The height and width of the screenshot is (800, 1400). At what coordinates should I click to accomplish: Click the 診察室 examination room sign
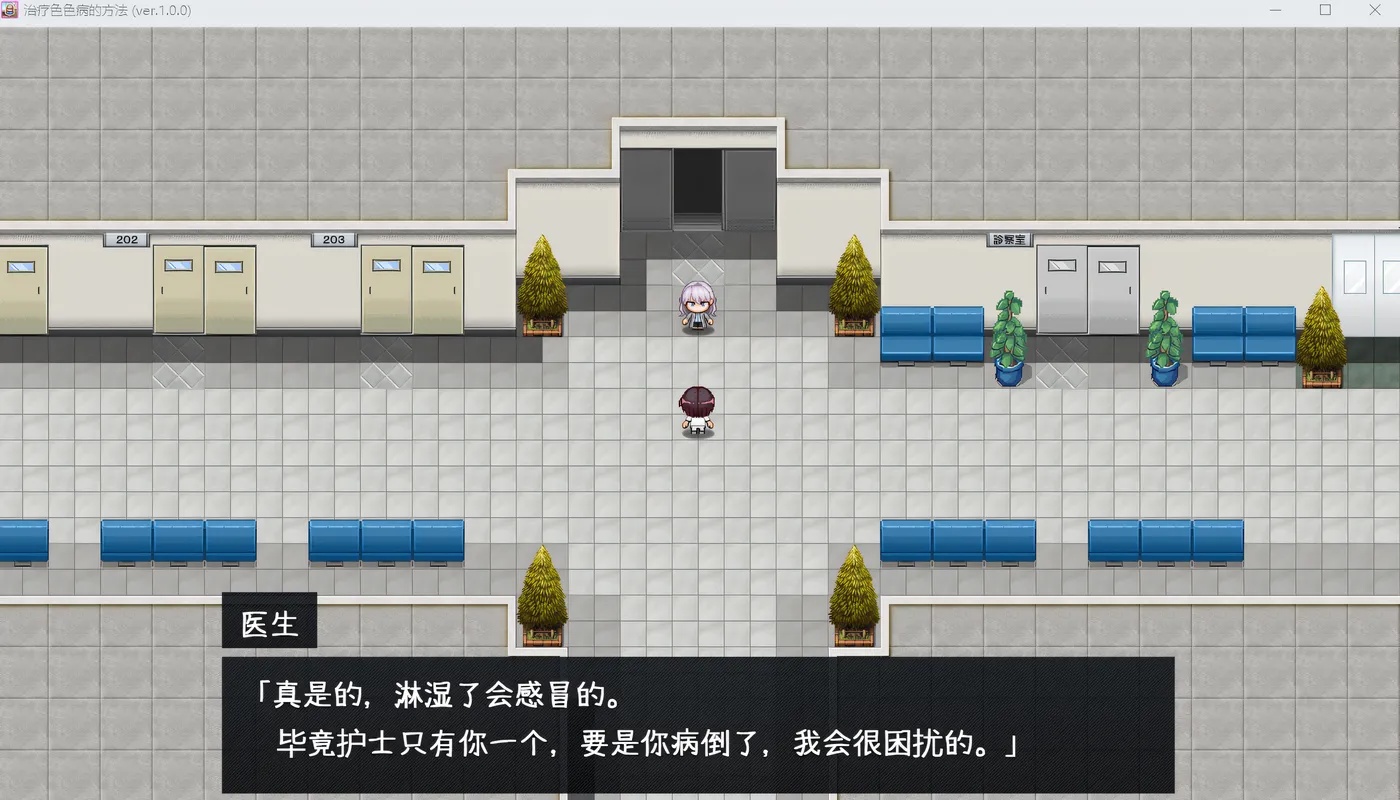1010,238
